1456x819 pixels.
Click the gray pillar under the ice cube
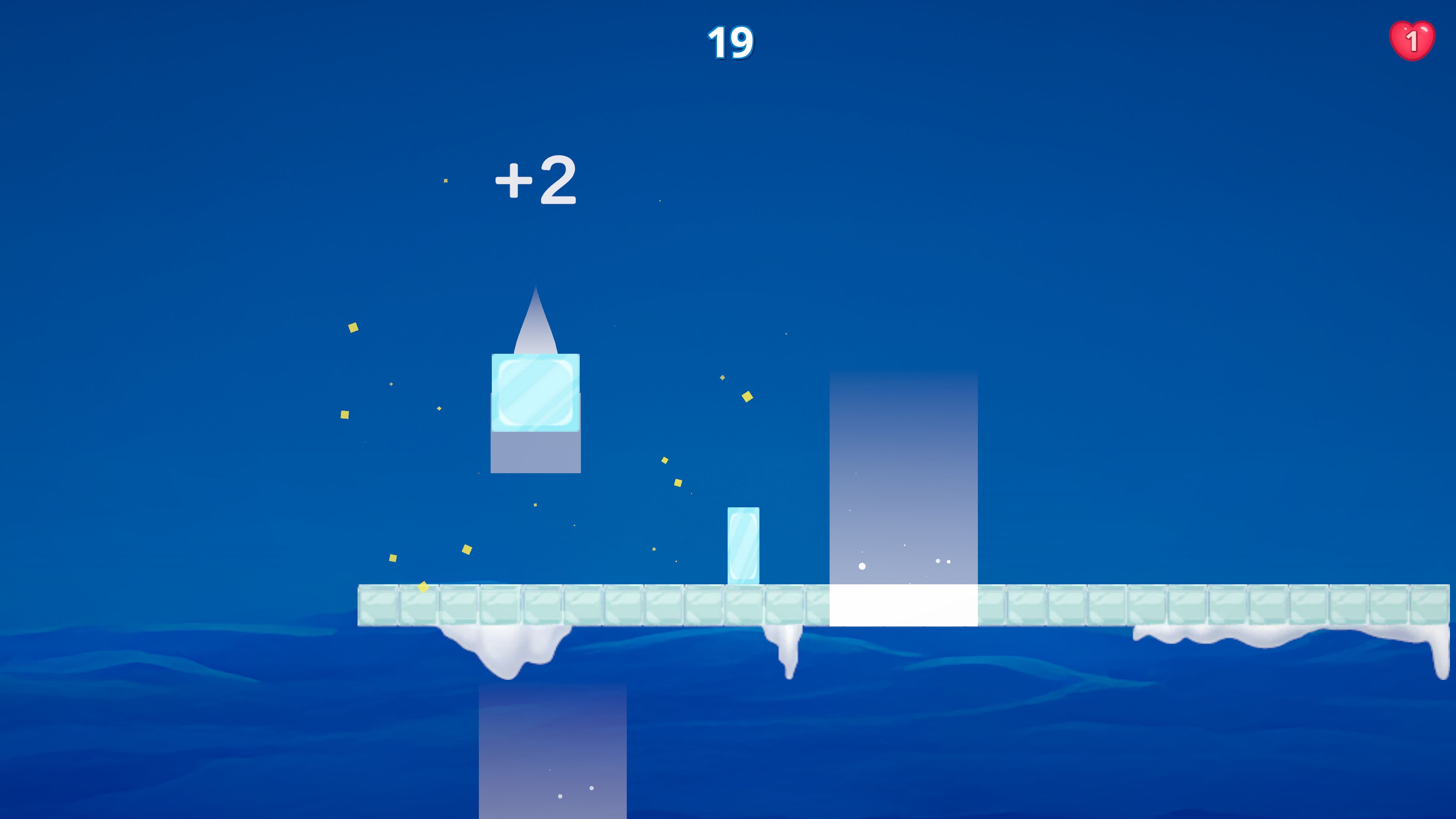tap(535, 452)
